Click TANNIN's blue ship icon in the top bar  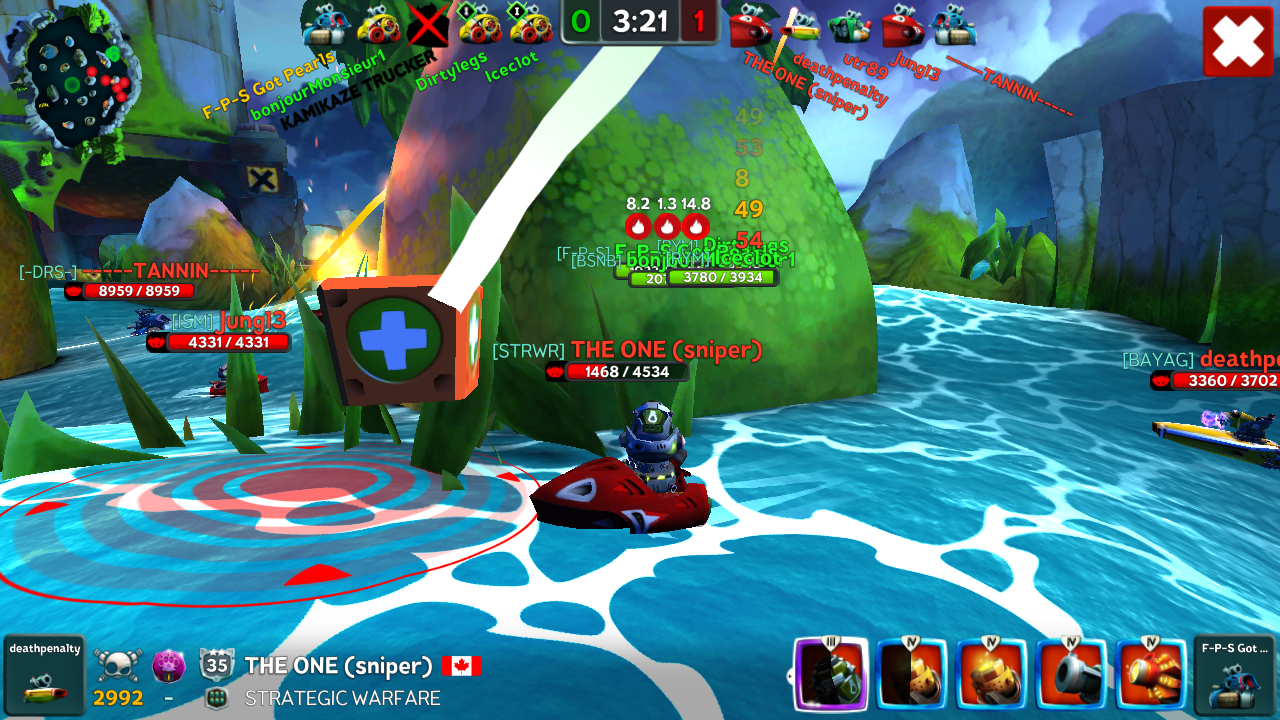tap(954, 24)
